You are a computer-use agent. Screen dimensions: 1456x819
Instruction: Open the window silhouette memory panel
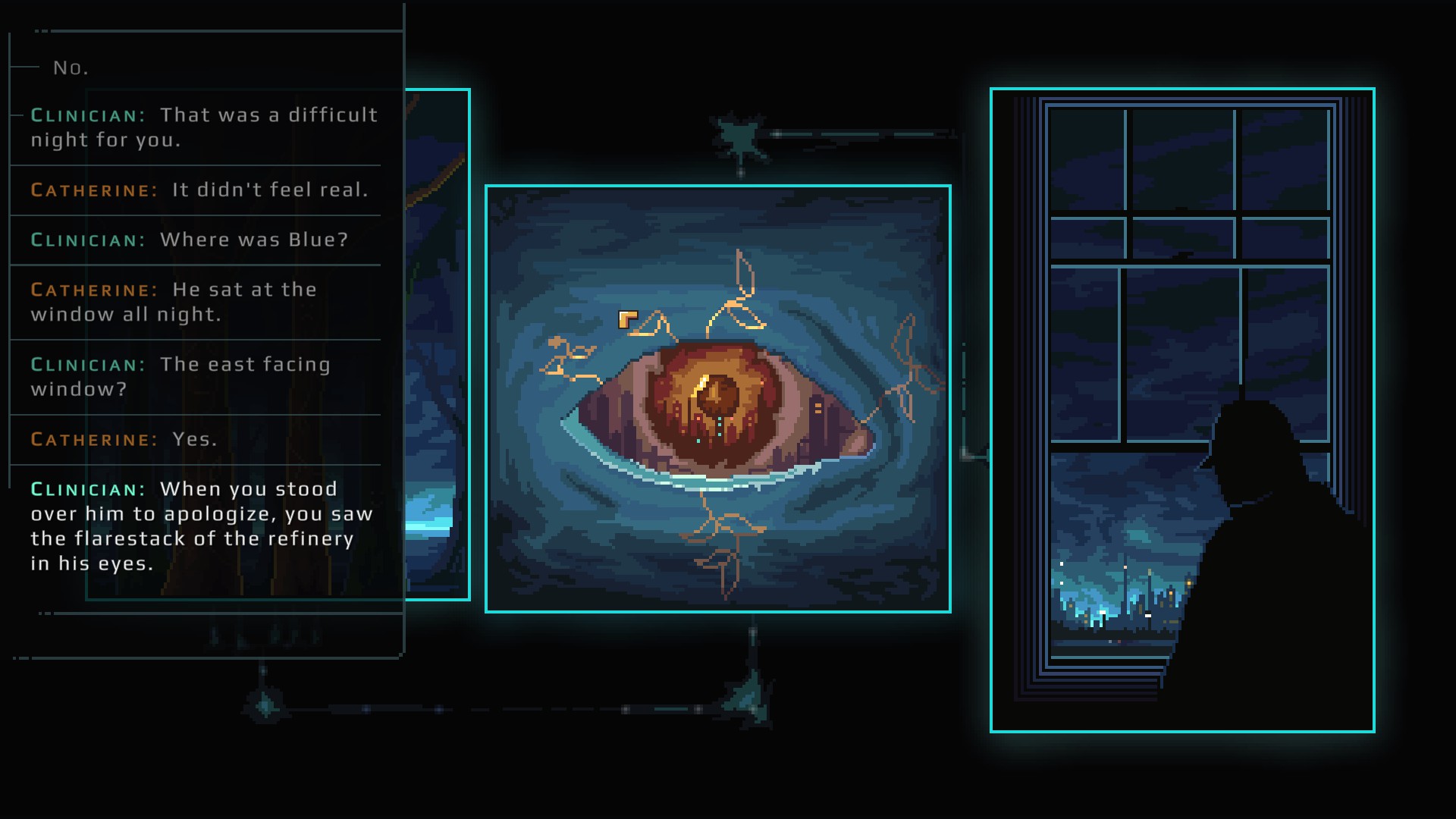[1181, 409]
